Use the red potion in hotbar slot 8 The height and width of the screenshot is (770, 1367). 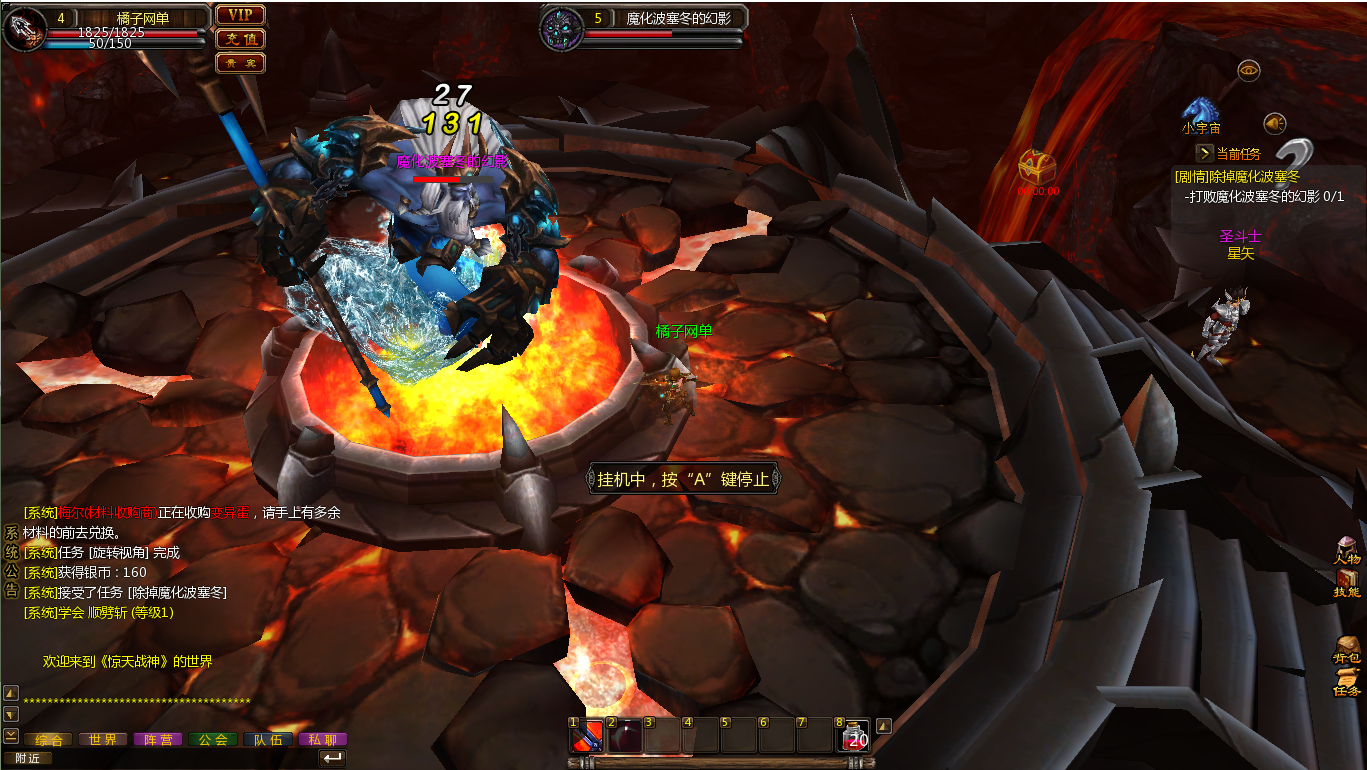(853, 736)
